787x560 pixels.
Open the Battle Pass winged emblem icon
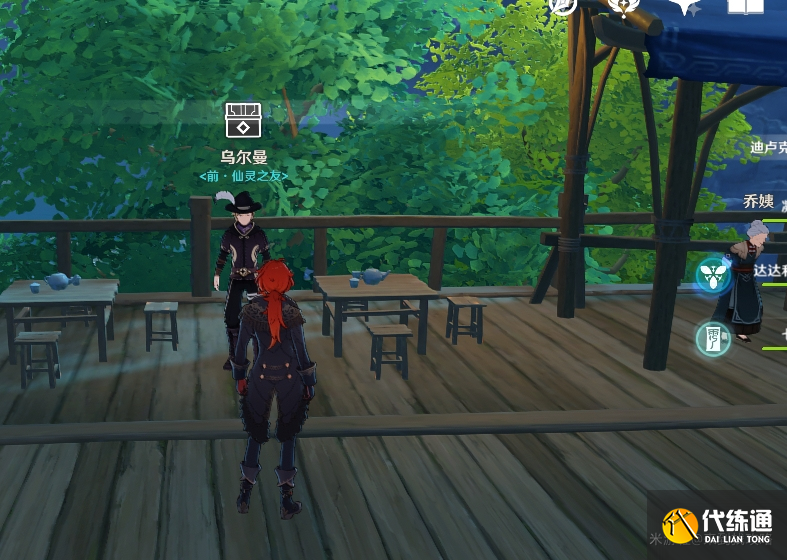624,6
